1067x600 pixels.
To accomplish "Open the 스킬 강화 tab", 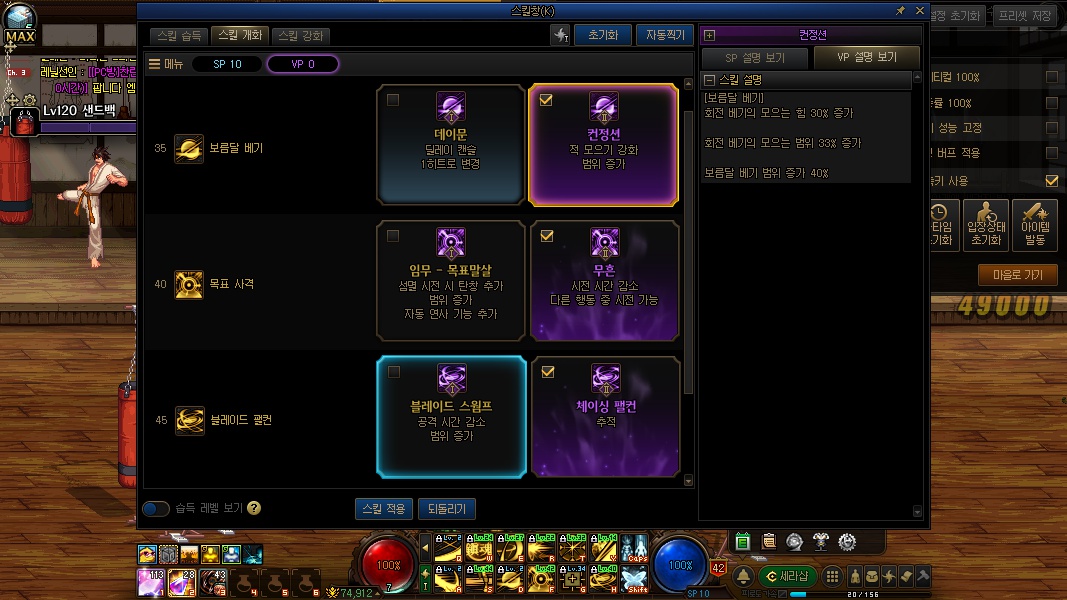I will click(300, 36).
